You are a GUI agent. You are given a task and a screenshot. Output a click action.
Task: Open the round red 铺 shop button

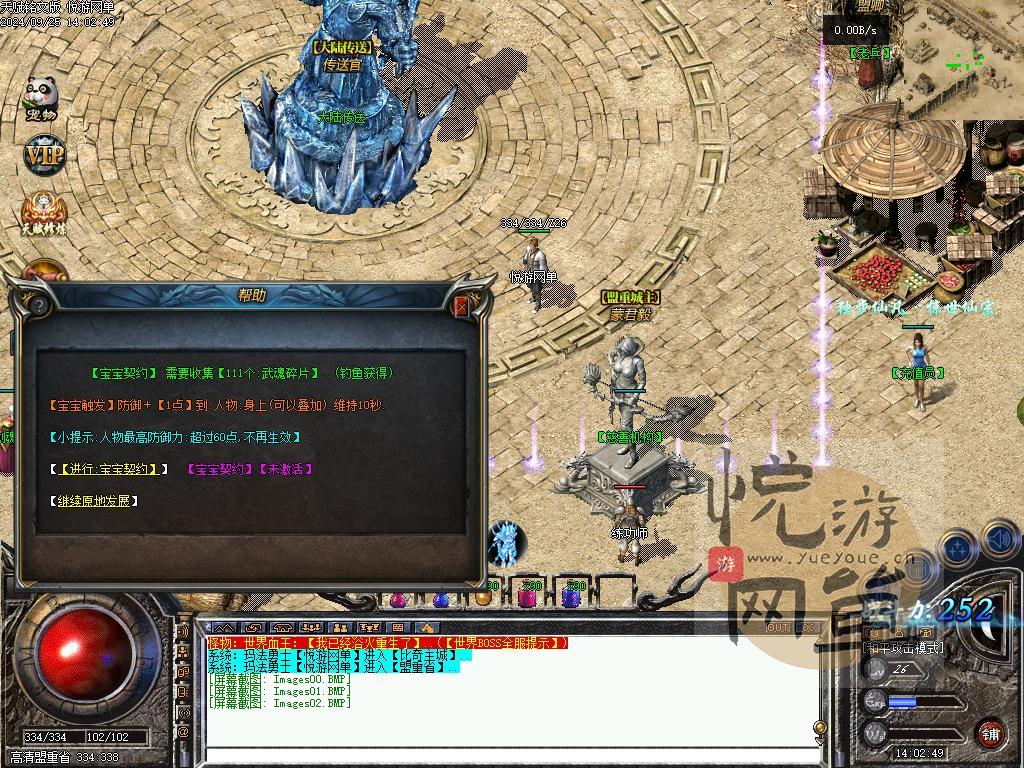pos(990,733)
